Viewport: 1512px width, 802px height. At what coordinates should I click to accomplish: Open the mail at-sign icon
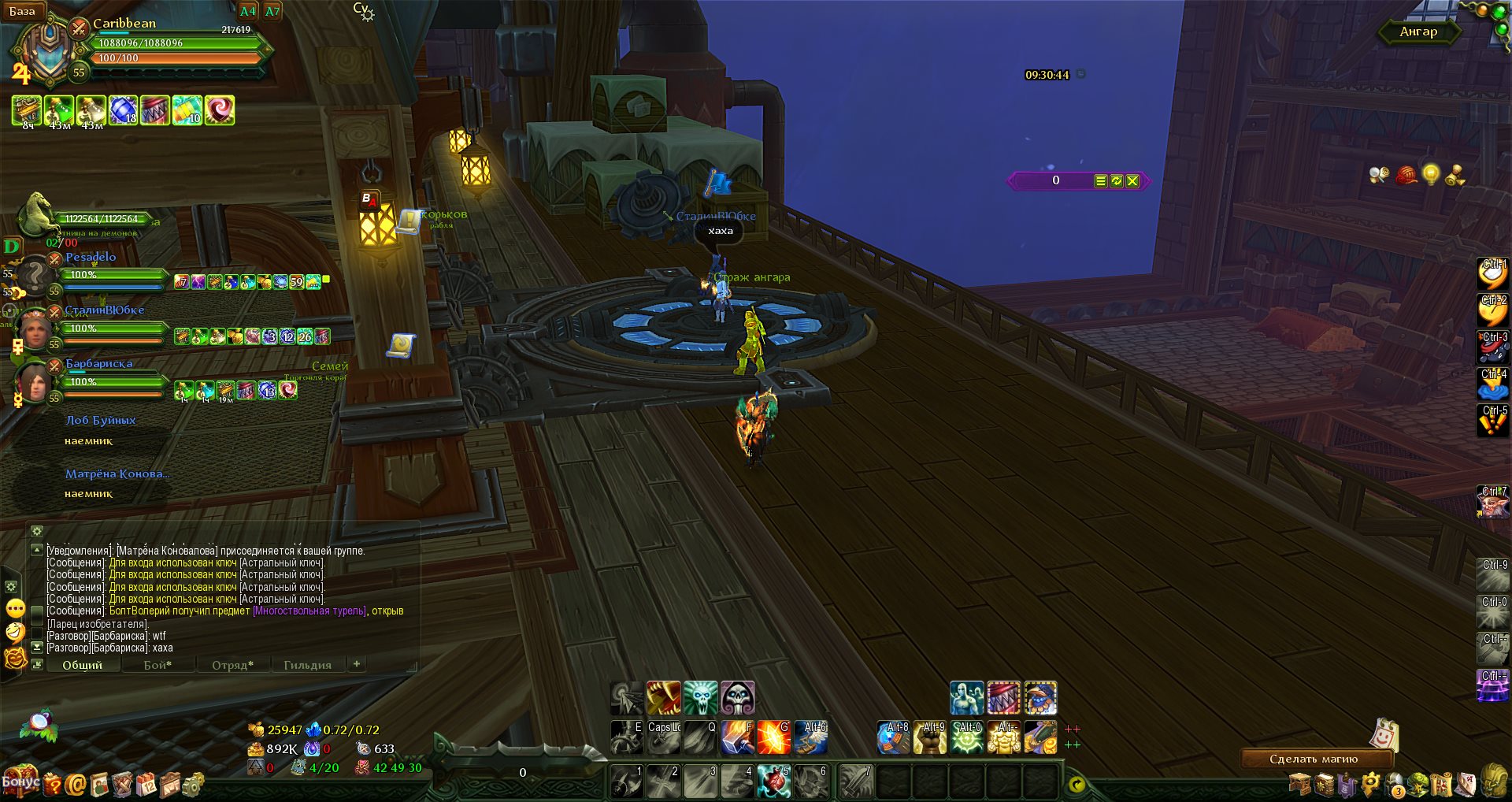(76, 784)
